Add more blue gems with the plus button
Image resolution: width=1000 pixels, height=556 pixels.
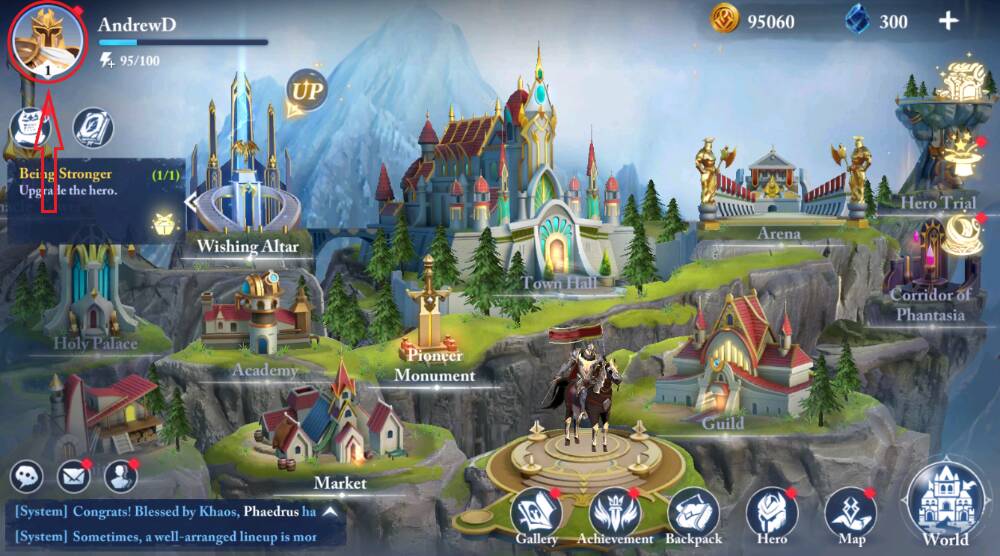click(947, 21)
